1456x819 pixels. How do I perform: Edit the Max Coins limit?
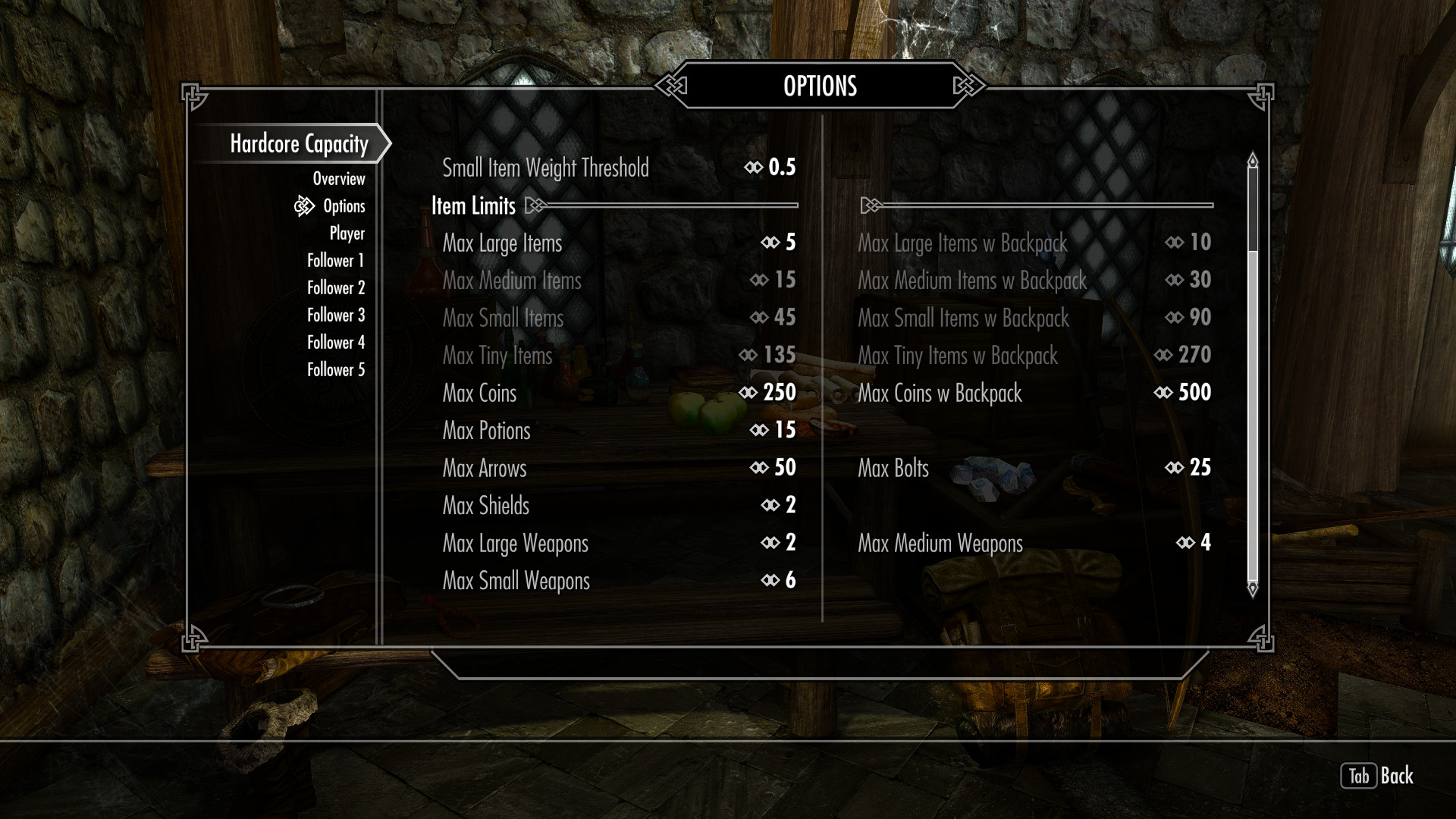(619, 393)
